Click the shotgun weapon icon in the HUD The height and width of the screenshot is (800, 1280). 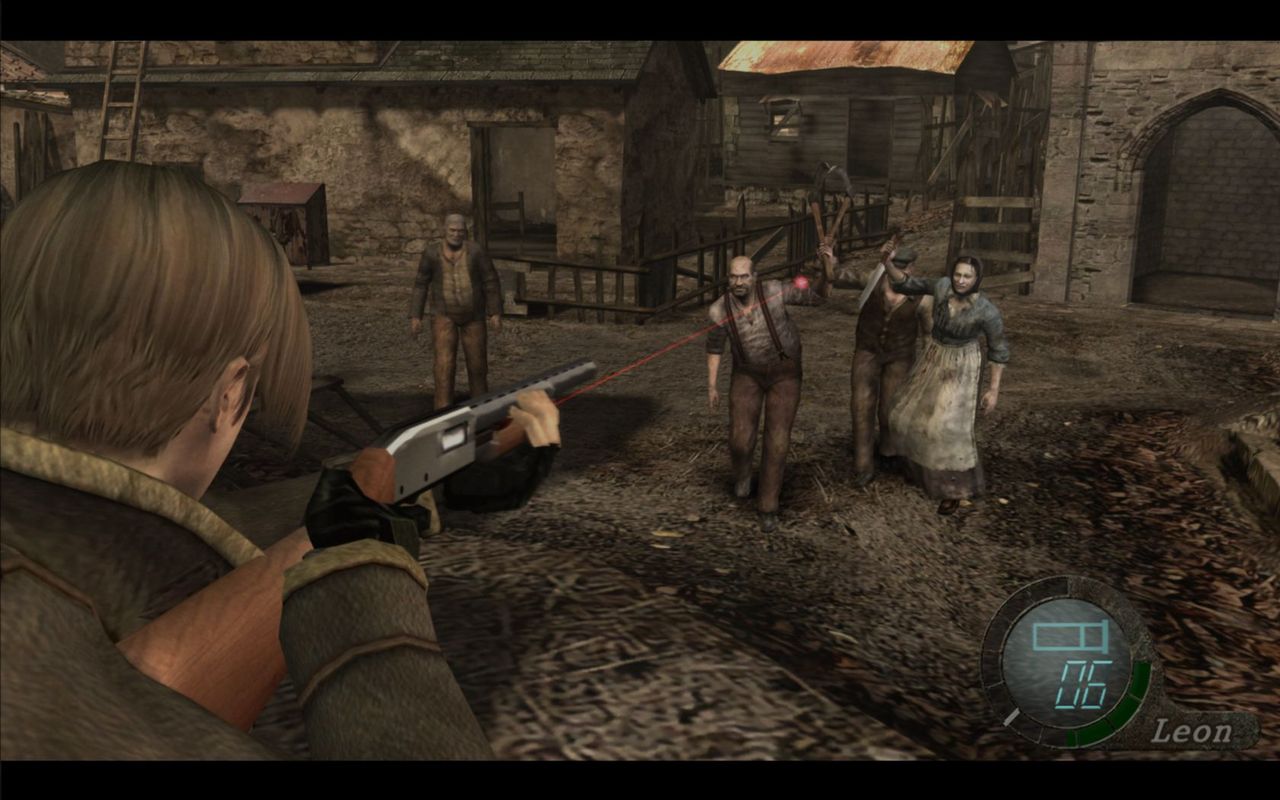coord(1069,636)
